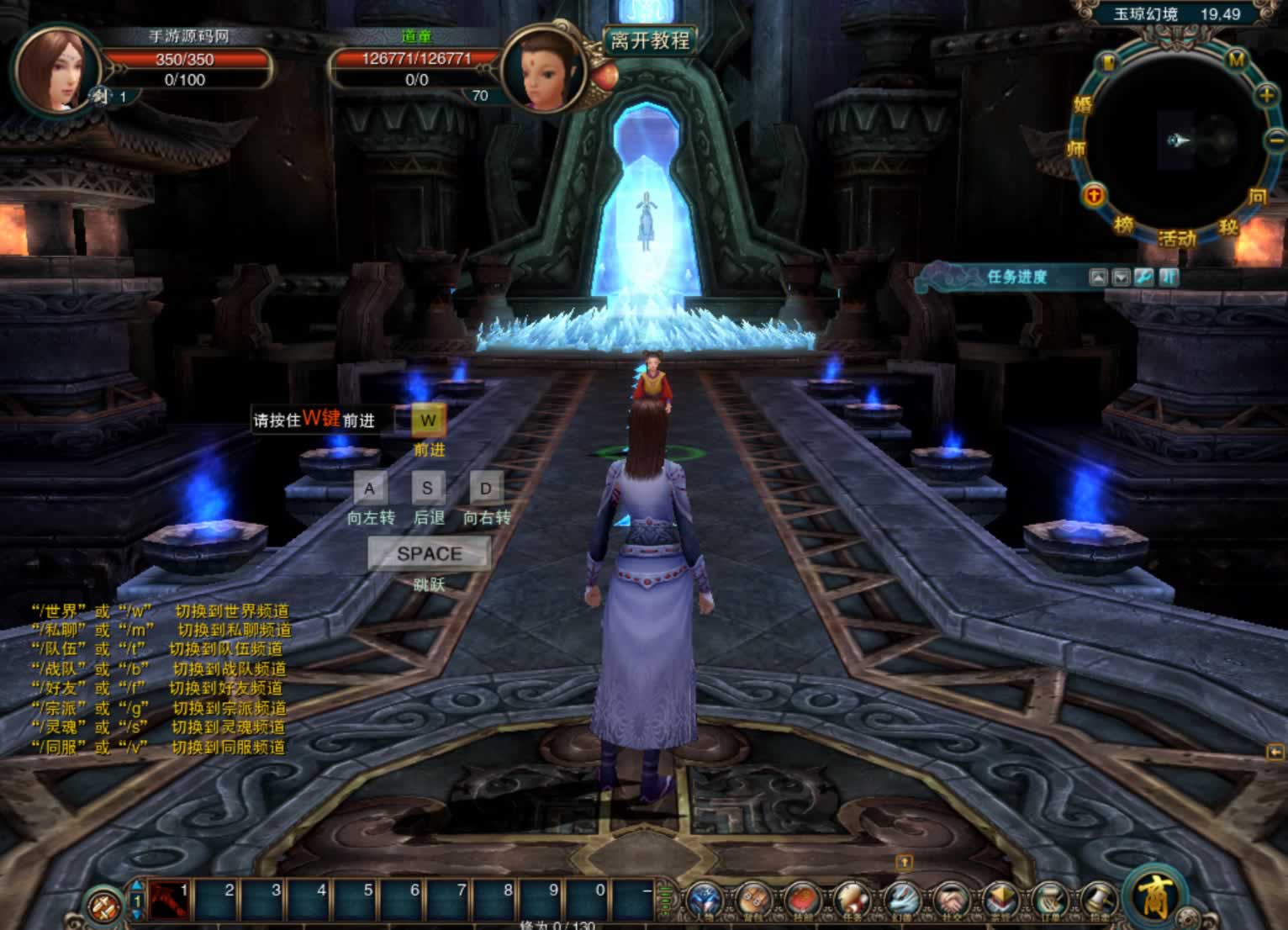Select the player character portrait

tap(55, 70)
